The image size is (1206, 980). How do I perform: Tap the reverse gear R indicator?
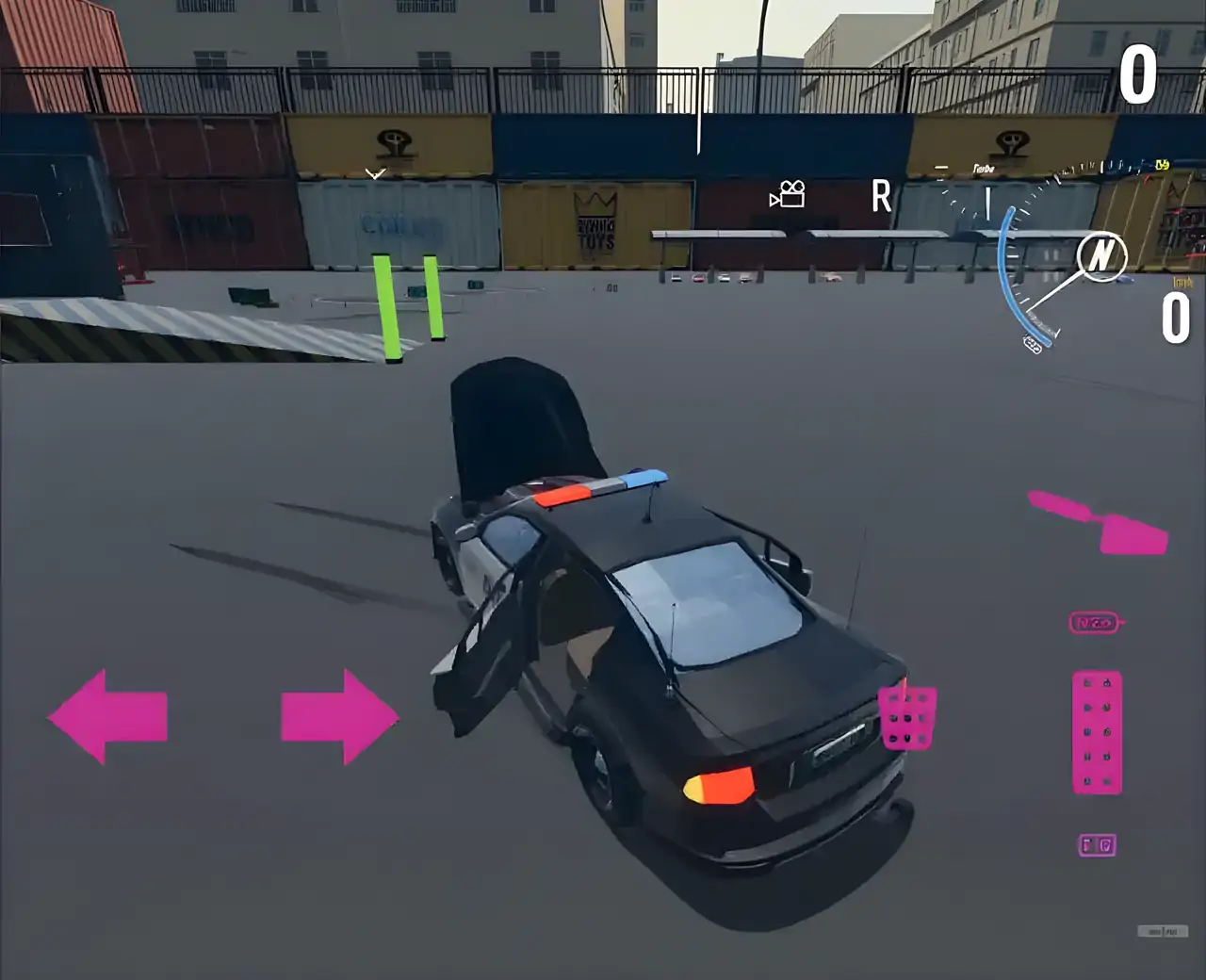[880, 195]
